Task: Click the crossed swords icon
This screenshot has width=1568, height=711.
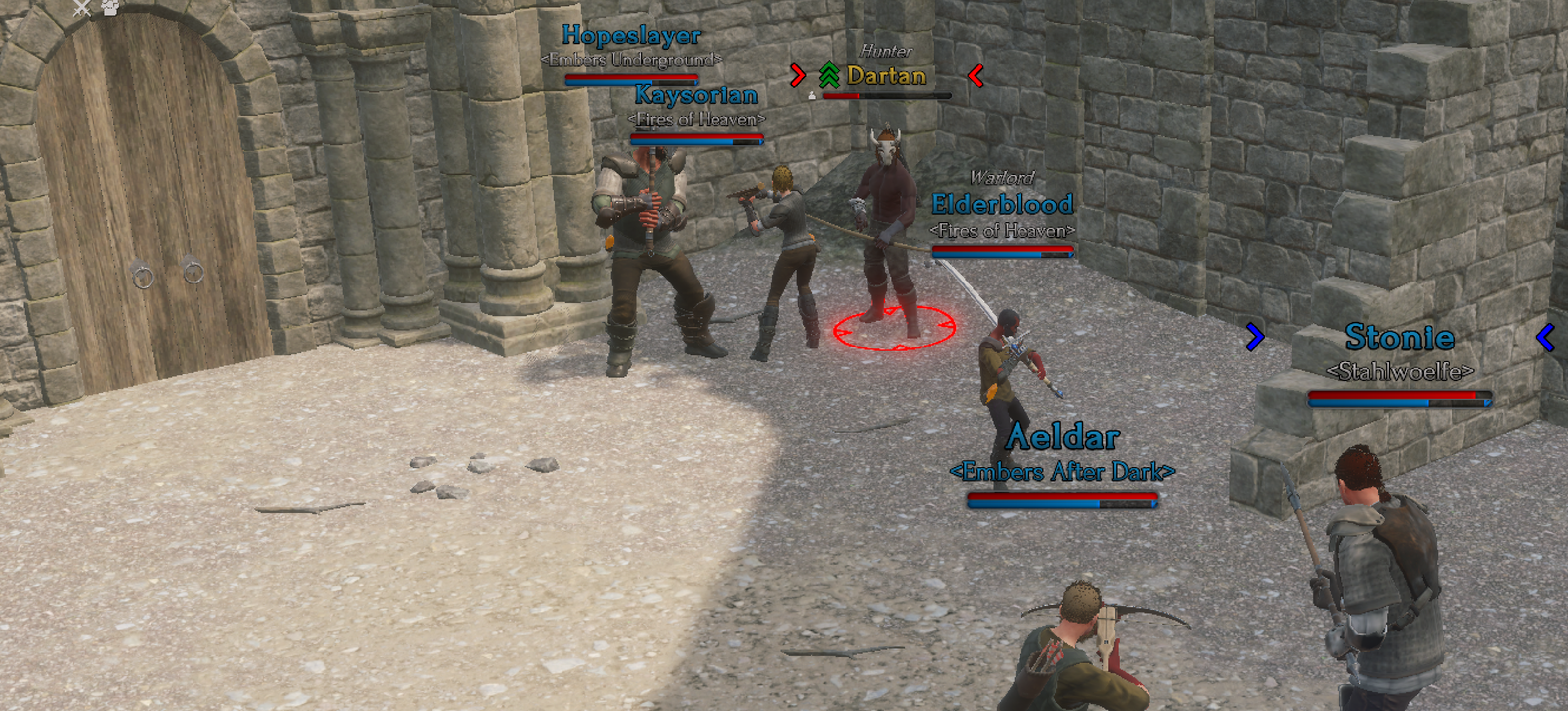Action: [x=81, y=7]
